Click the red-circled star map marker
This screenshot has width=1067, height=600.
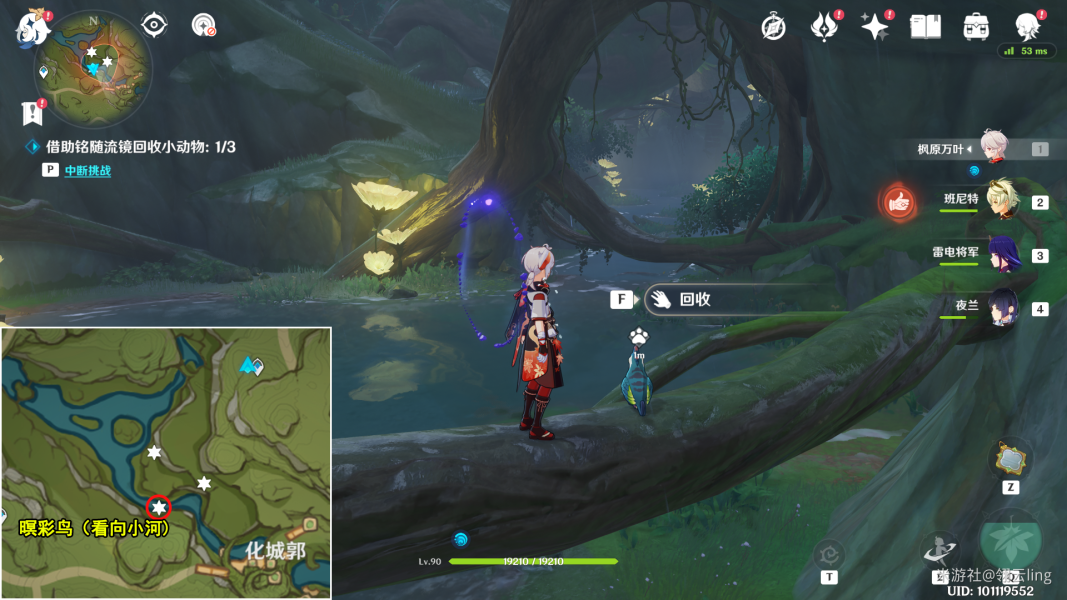point(158,508)
